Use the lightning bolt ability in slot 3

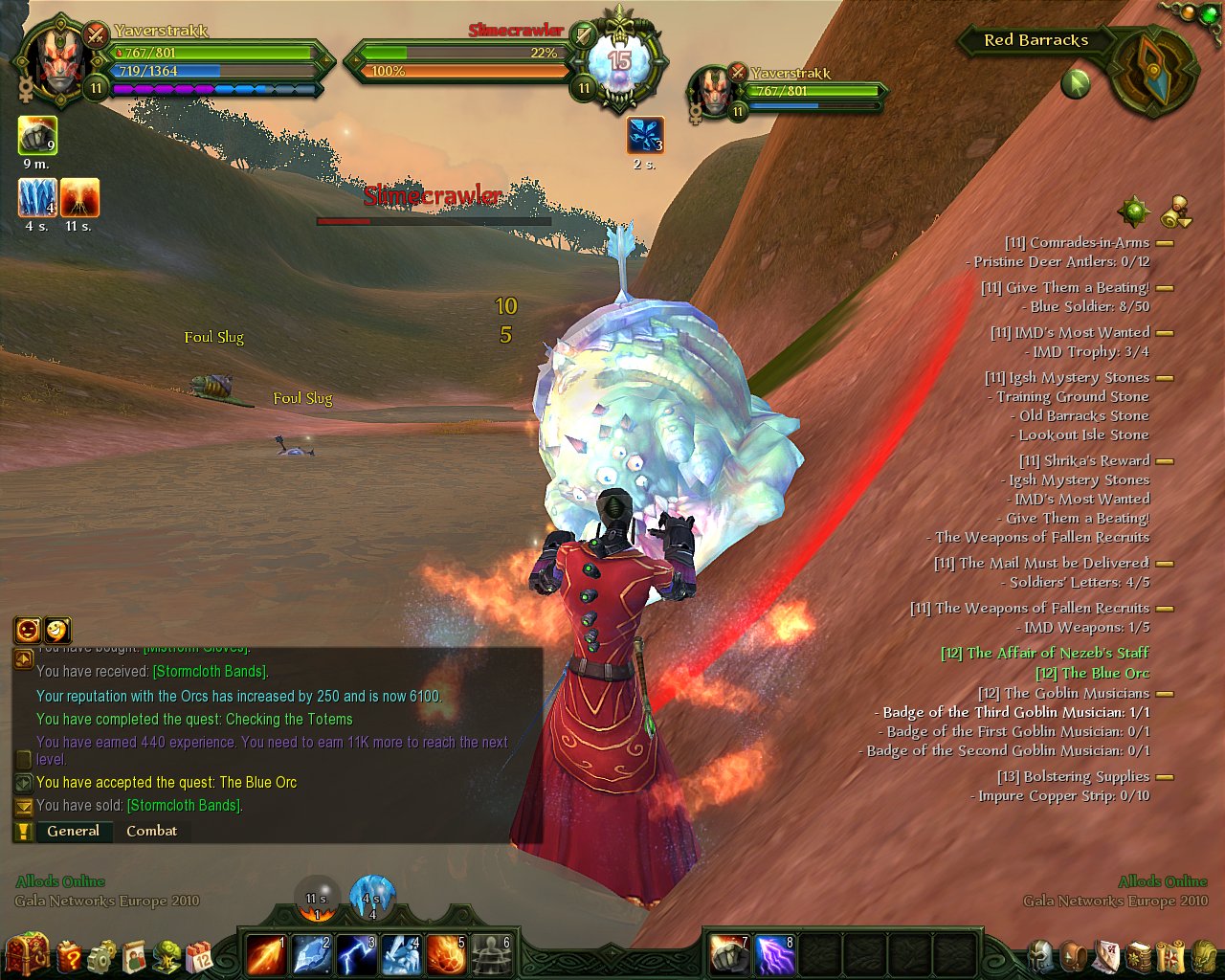tap(356, 954)
